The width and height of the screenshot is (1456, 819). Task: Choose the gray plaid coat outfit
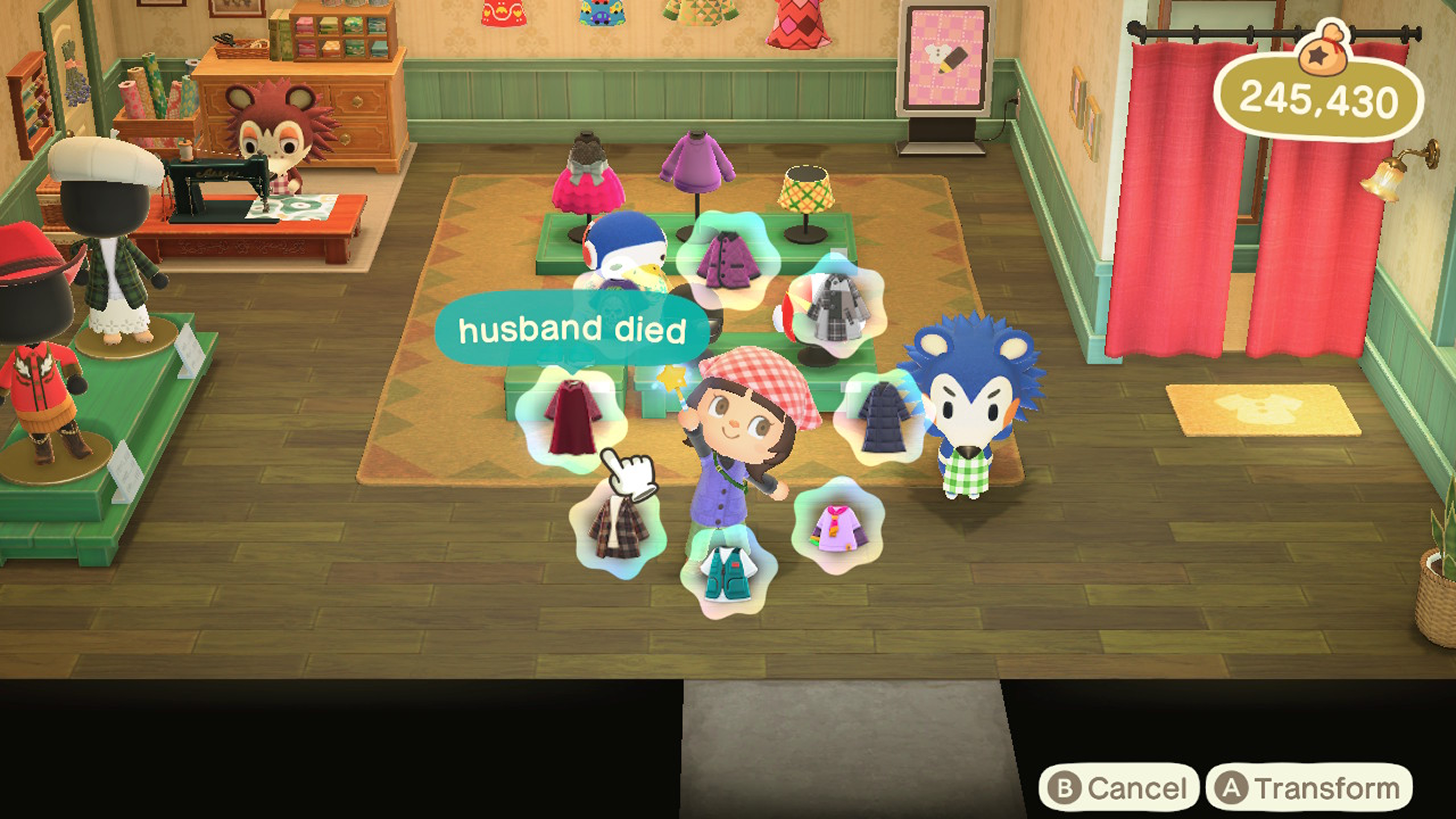(836, 307)
